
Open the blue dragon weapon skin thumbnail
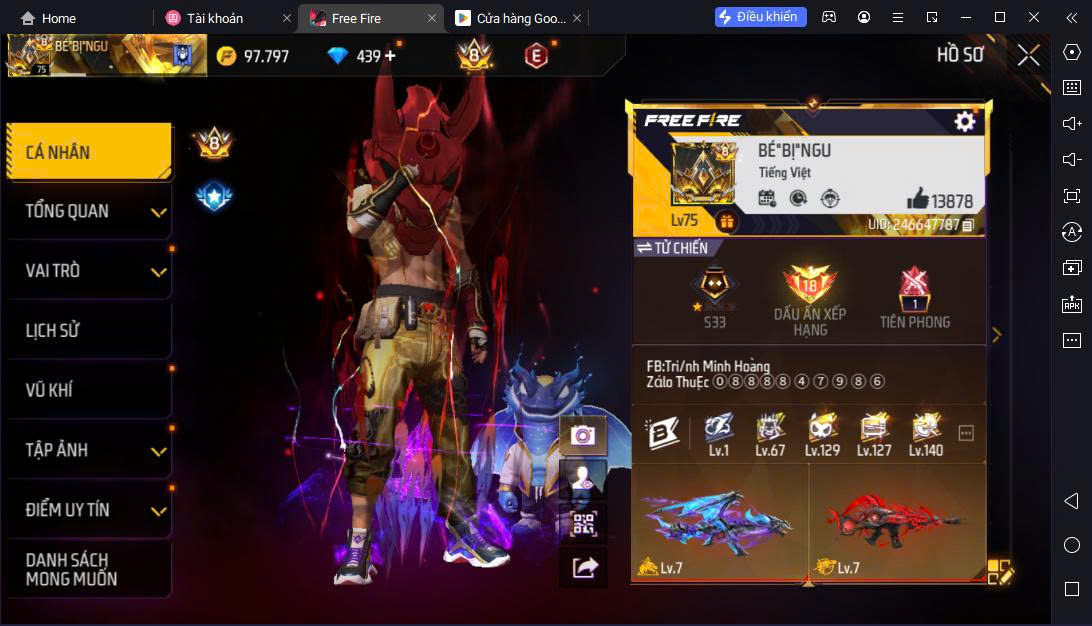coord(720,522)
